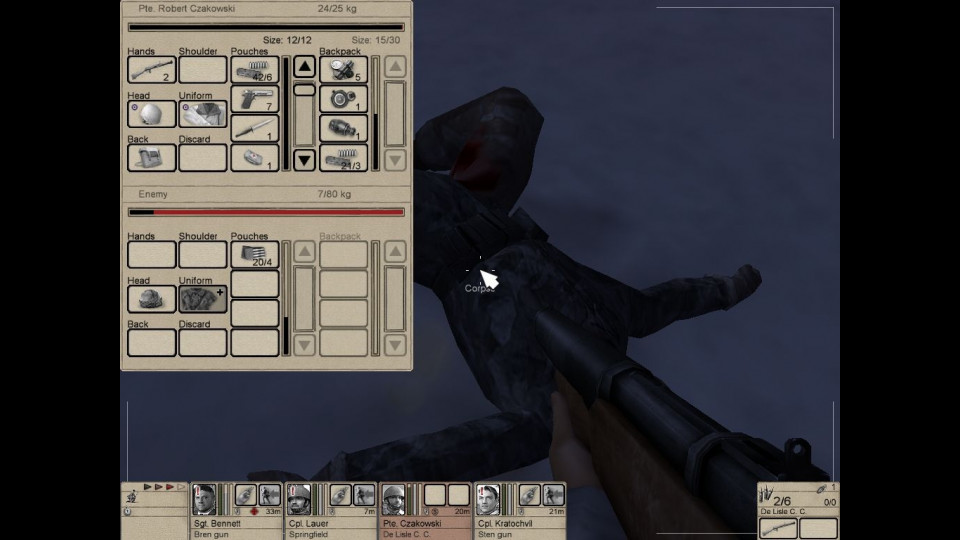Choose the pack in Czakowski's Back slot
This screenshot has height=540, width=960.
[x=152, y=158]
